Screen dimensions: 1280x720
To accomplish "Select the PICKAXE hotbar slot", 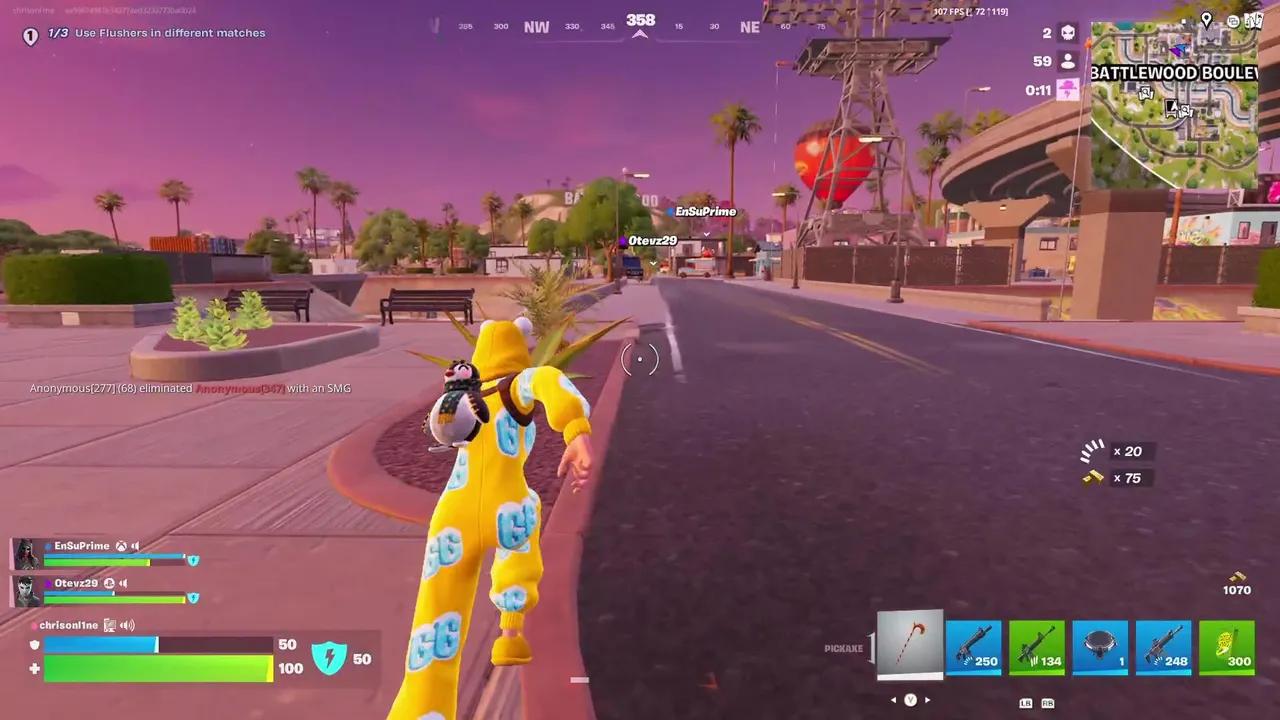I will point(910,645).
